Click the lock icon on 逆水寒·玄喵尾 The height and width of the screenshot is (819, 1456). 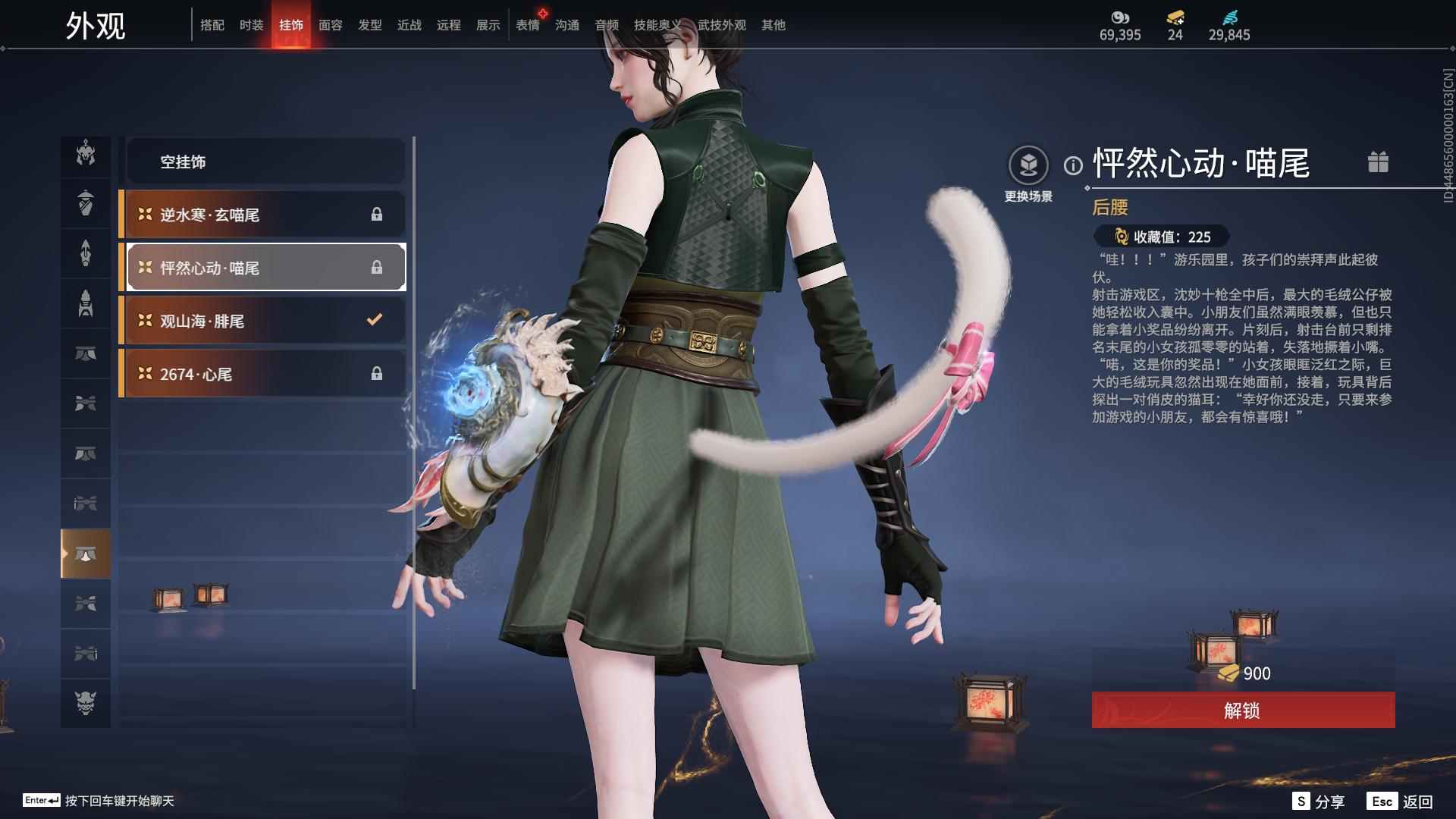point(377,215)
